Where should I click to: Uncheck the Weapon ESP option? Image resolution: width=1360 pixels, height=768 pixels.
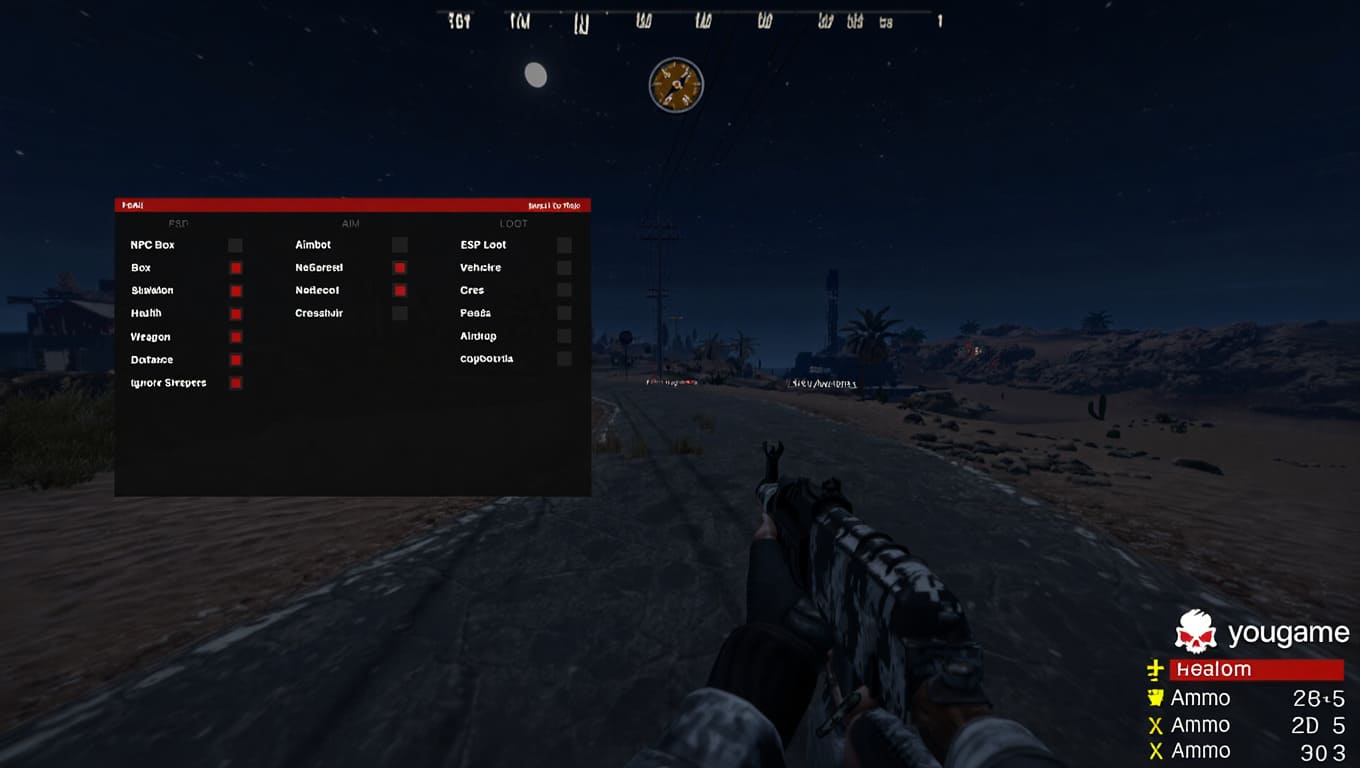pos(236,337)
